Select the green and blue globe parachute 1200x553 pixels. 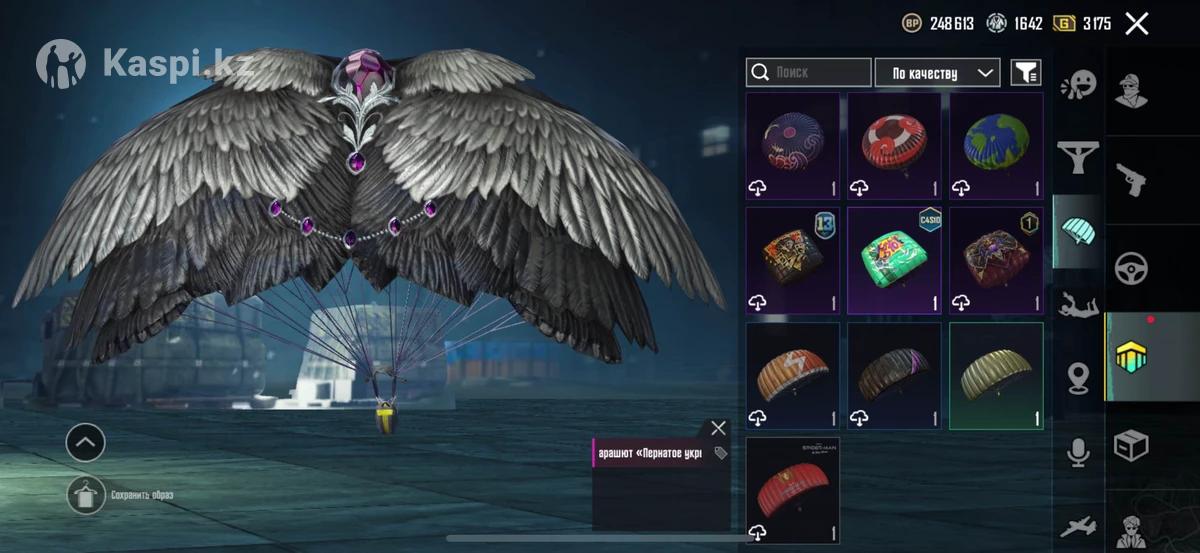(x=996, y=146)
